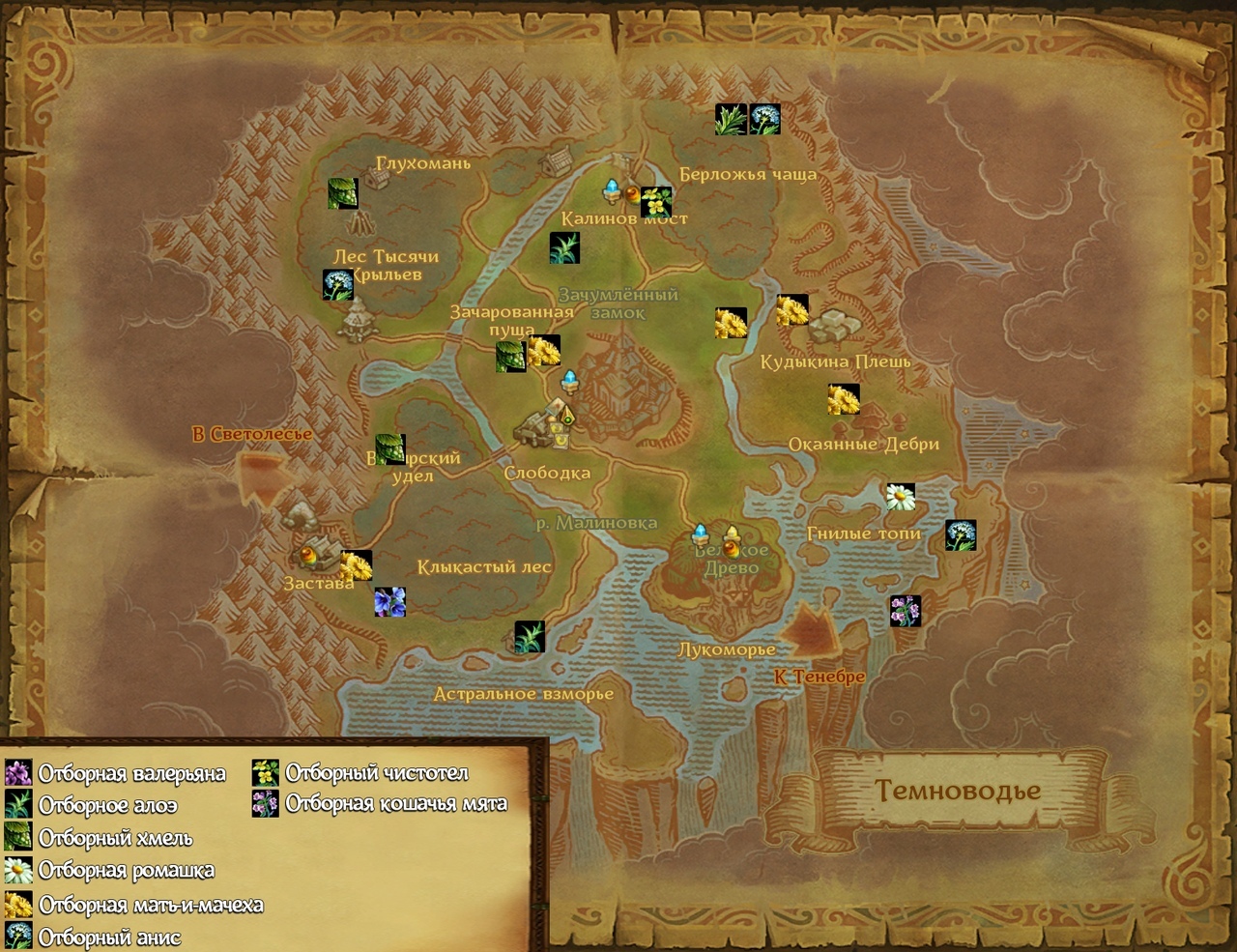Image resolution: width=1237 pixels, height=952 pixels.
Task: Select the anise marker right of Гнилые топи
Action: pos(961,535)
